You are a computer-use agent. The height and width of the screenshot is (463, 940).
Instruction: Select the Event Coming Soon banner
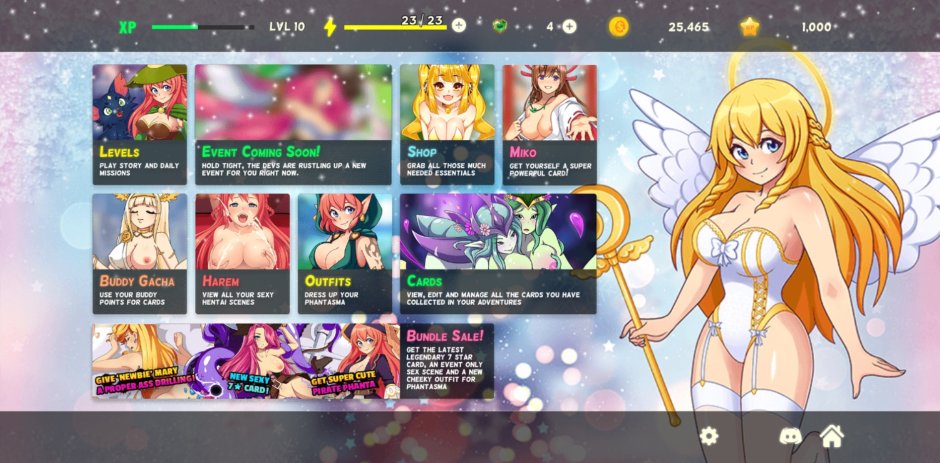[293, 124]
